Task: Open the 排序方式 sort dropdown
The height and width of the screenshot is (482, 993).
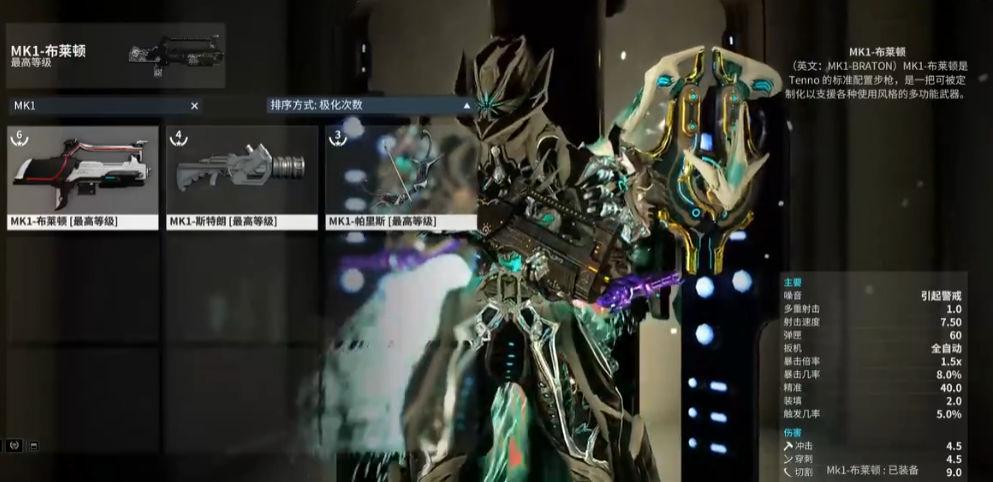Action: 369,105
